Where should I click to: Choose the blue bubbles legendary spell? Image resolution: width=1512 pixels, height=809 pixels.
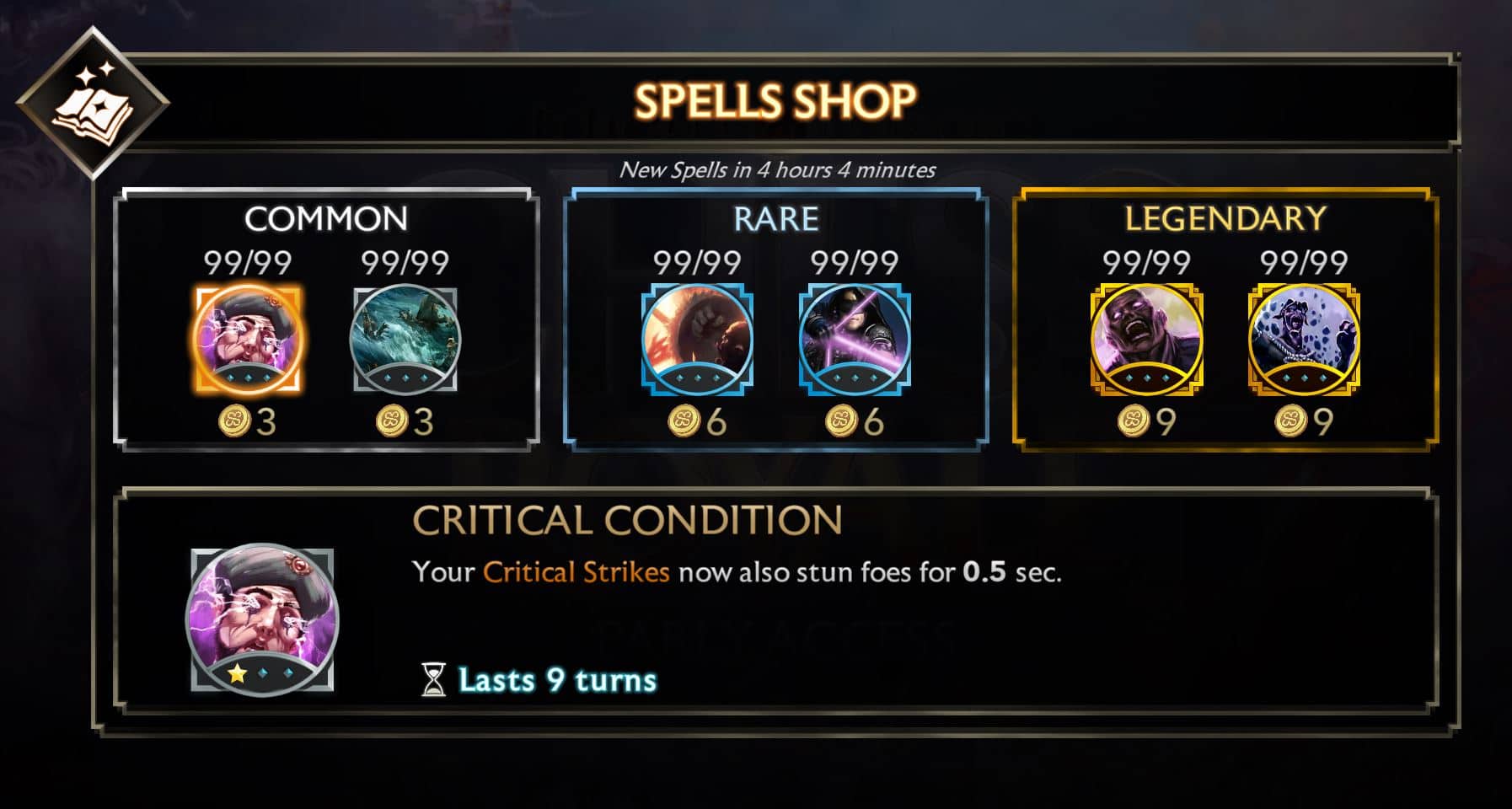[1304, 339]
